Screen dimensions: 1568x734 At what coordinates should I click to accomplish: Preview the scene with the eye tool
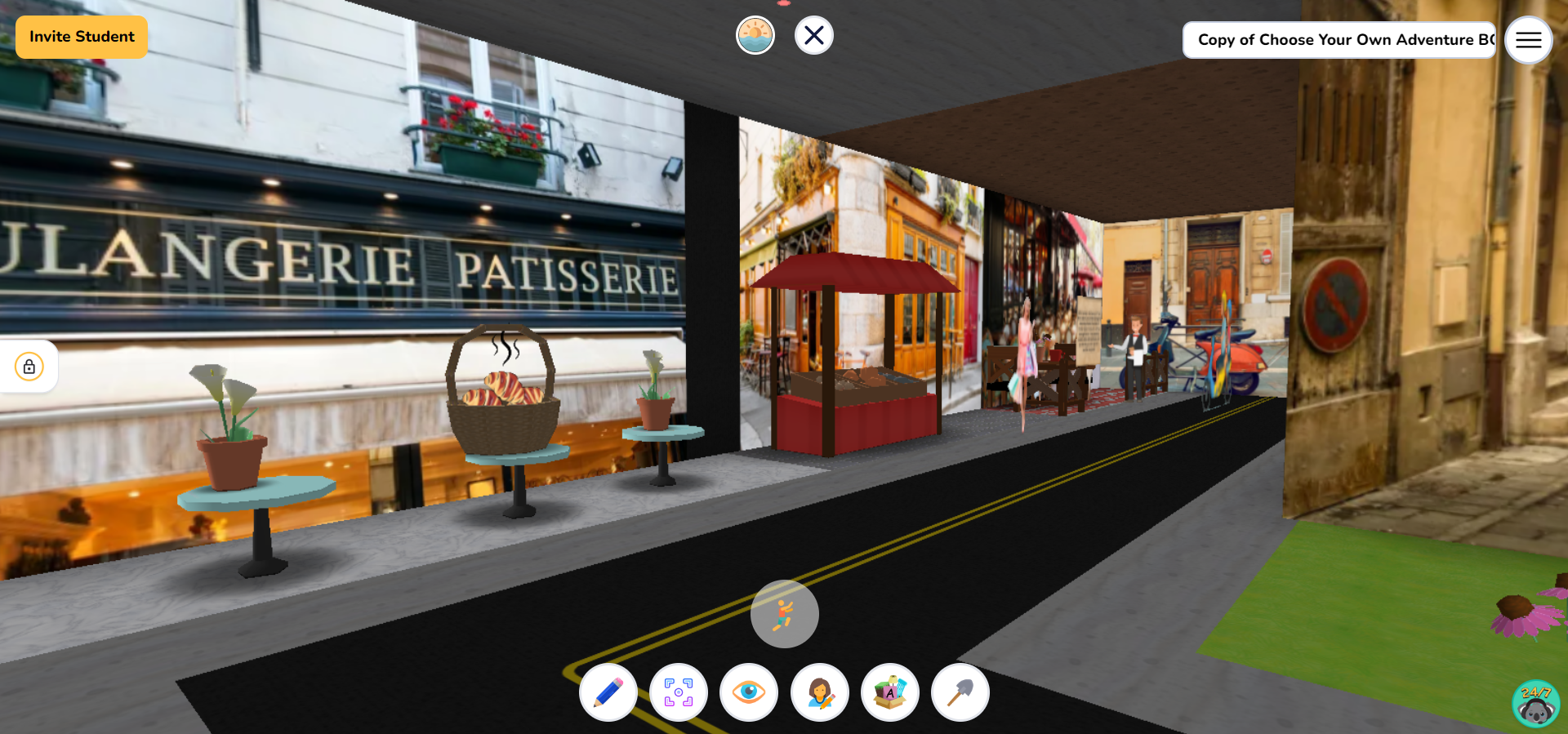[x=749, y=692]
